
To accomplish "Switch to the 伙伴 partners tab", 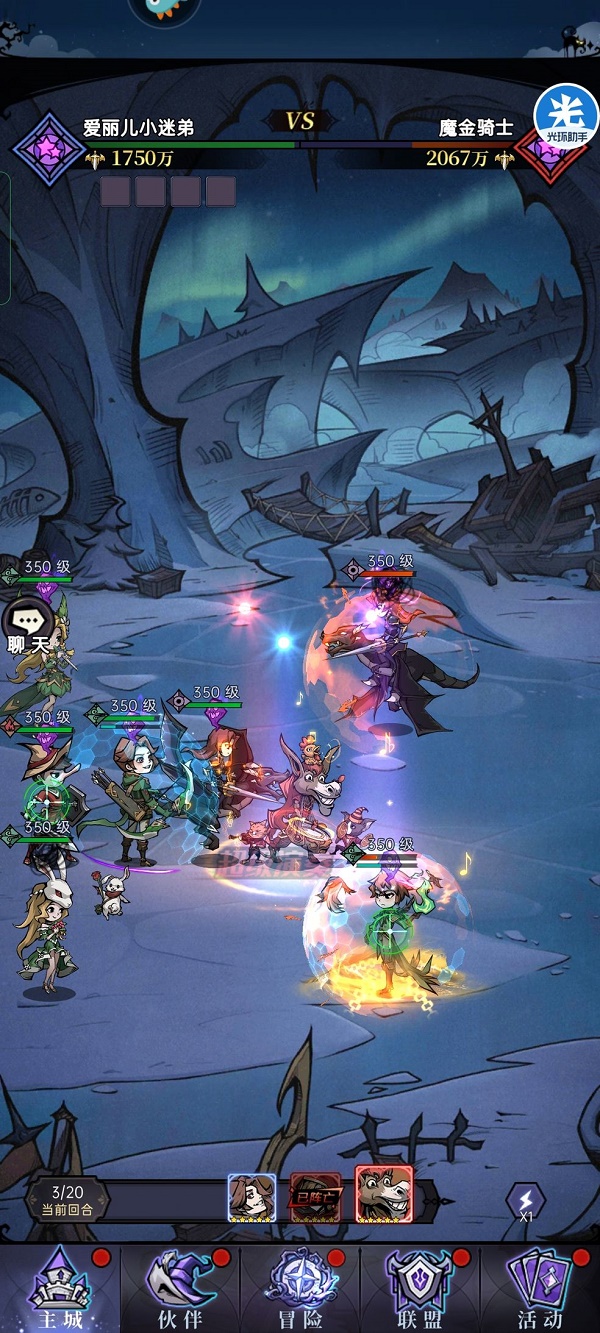I will pyautogui.click(x=180, y=1289).
